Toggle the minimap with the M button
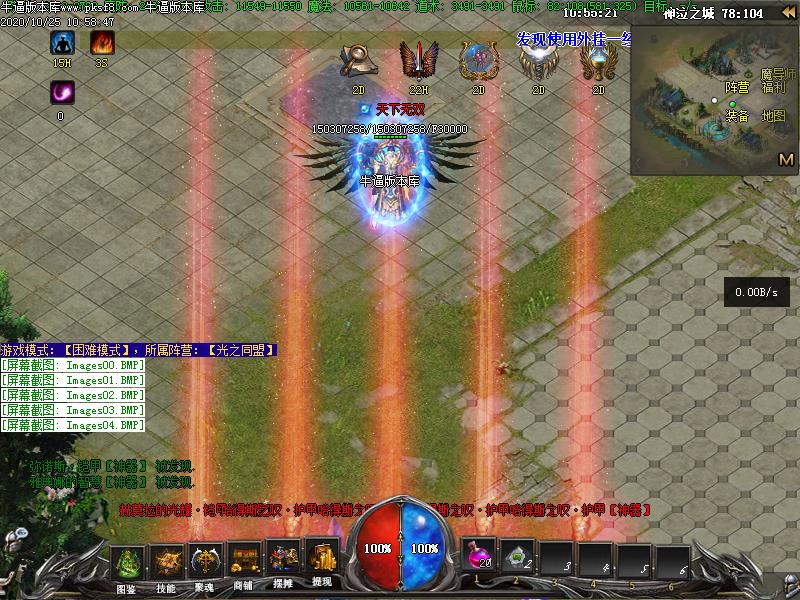800x600 pixels. [x=786, y=159]
